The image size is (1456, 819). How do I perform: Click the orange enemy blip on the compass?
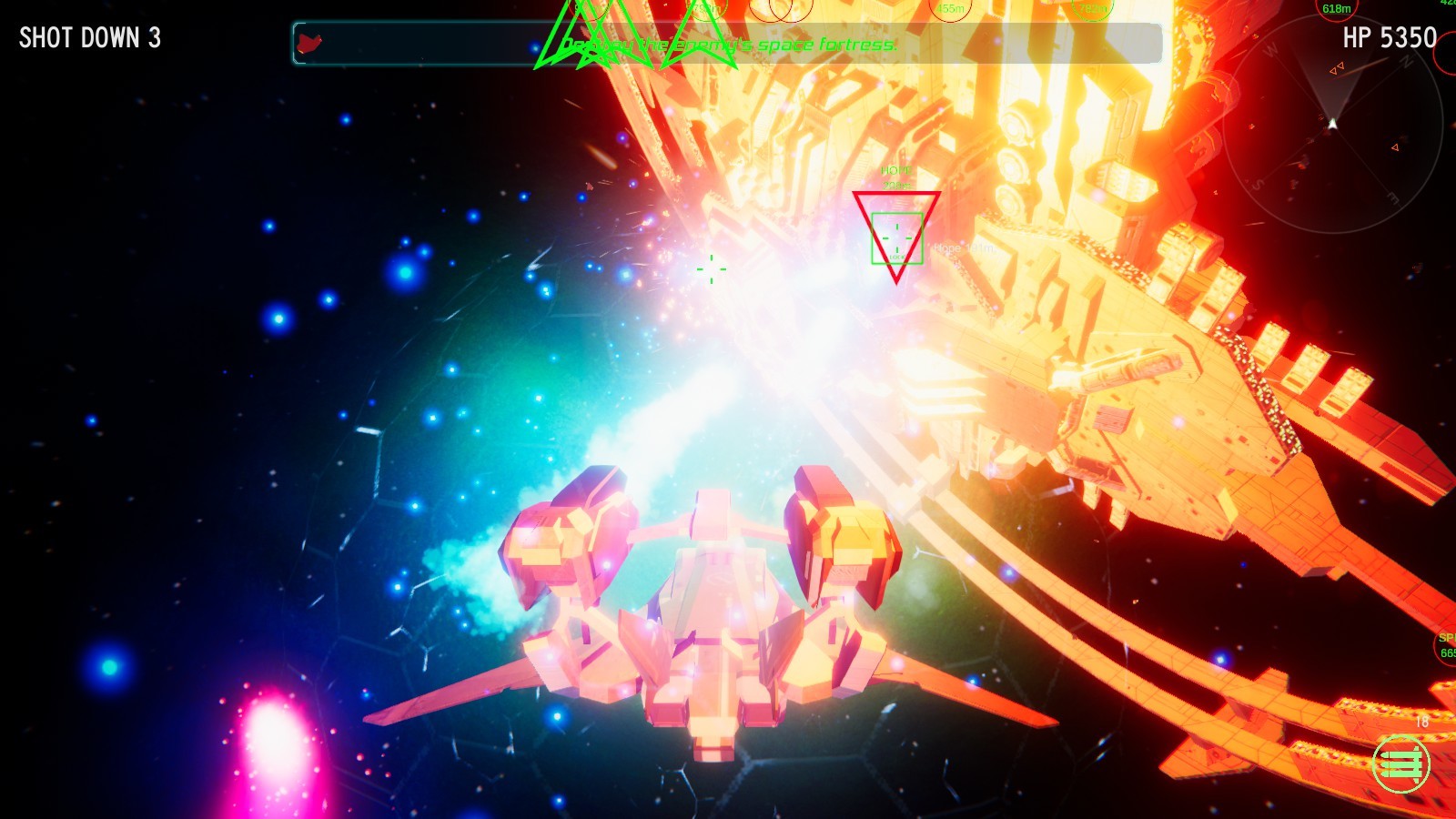tap(1336, 67)
